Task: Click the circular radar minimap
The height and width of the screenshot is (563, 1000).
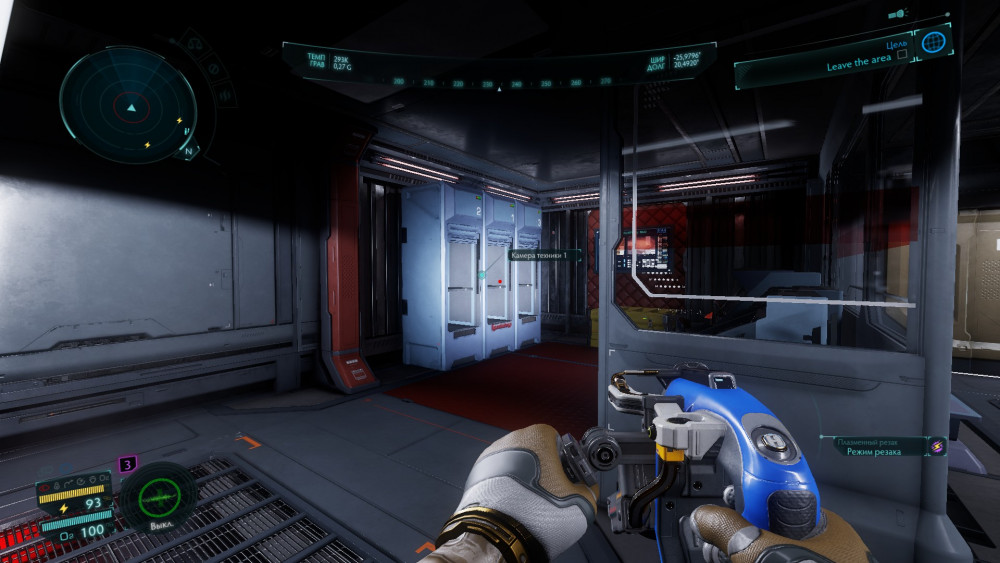Action: click(128, 103)
